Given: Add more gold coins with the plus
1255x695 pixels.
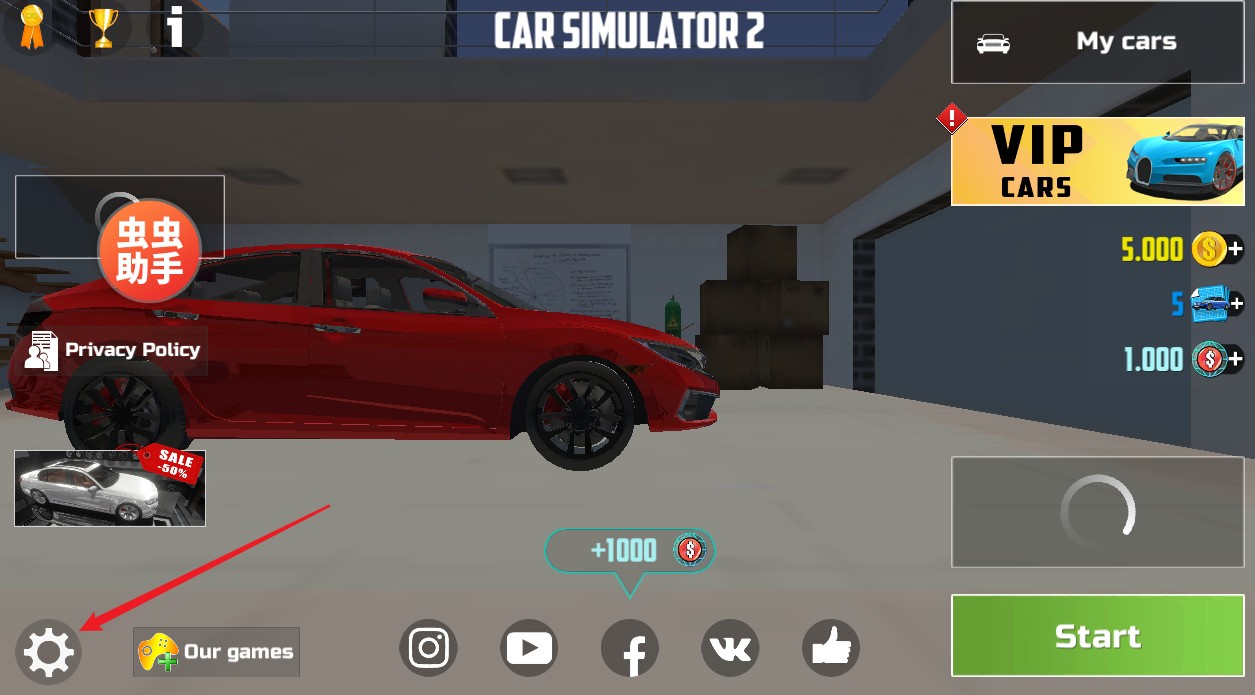Looking at the screenshot, I should (x=1236, y=249).
